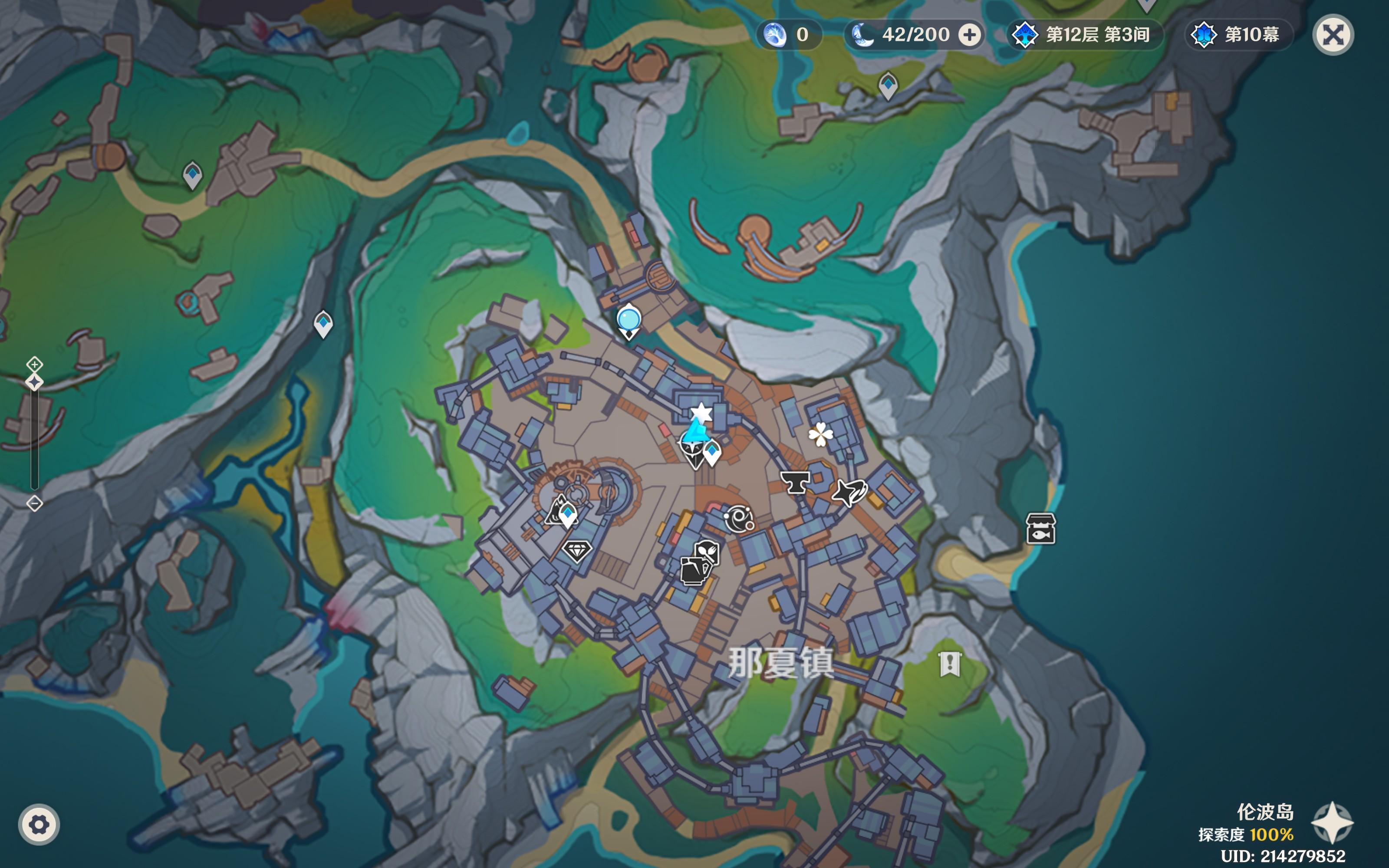Viewport: 1389px width, 868px height.
Task: Adjust the map zoom slider handle
Action: point(34,382)
